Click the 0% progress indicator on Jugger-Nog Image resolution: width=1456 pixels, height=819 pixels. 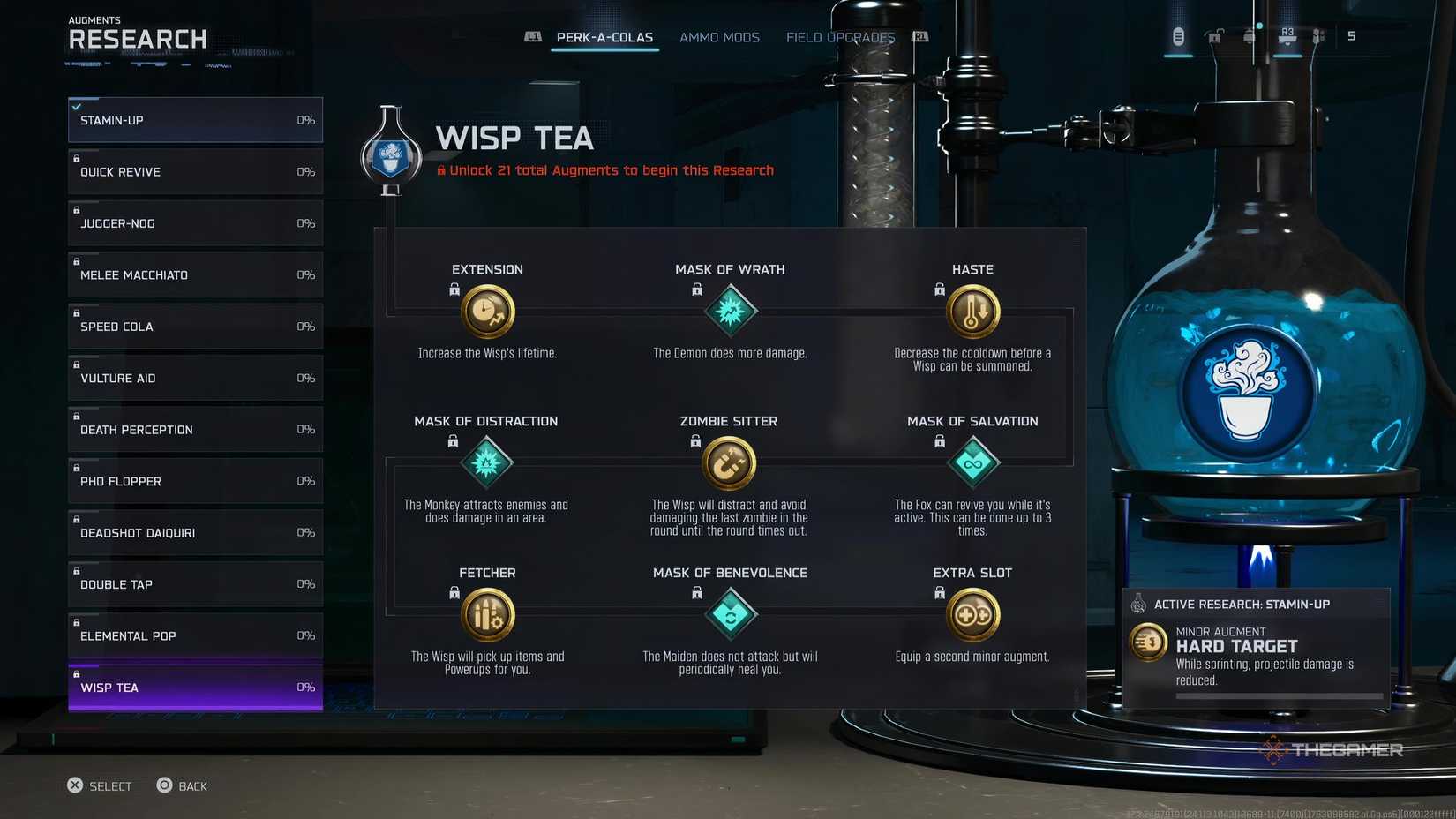(305, 223)
